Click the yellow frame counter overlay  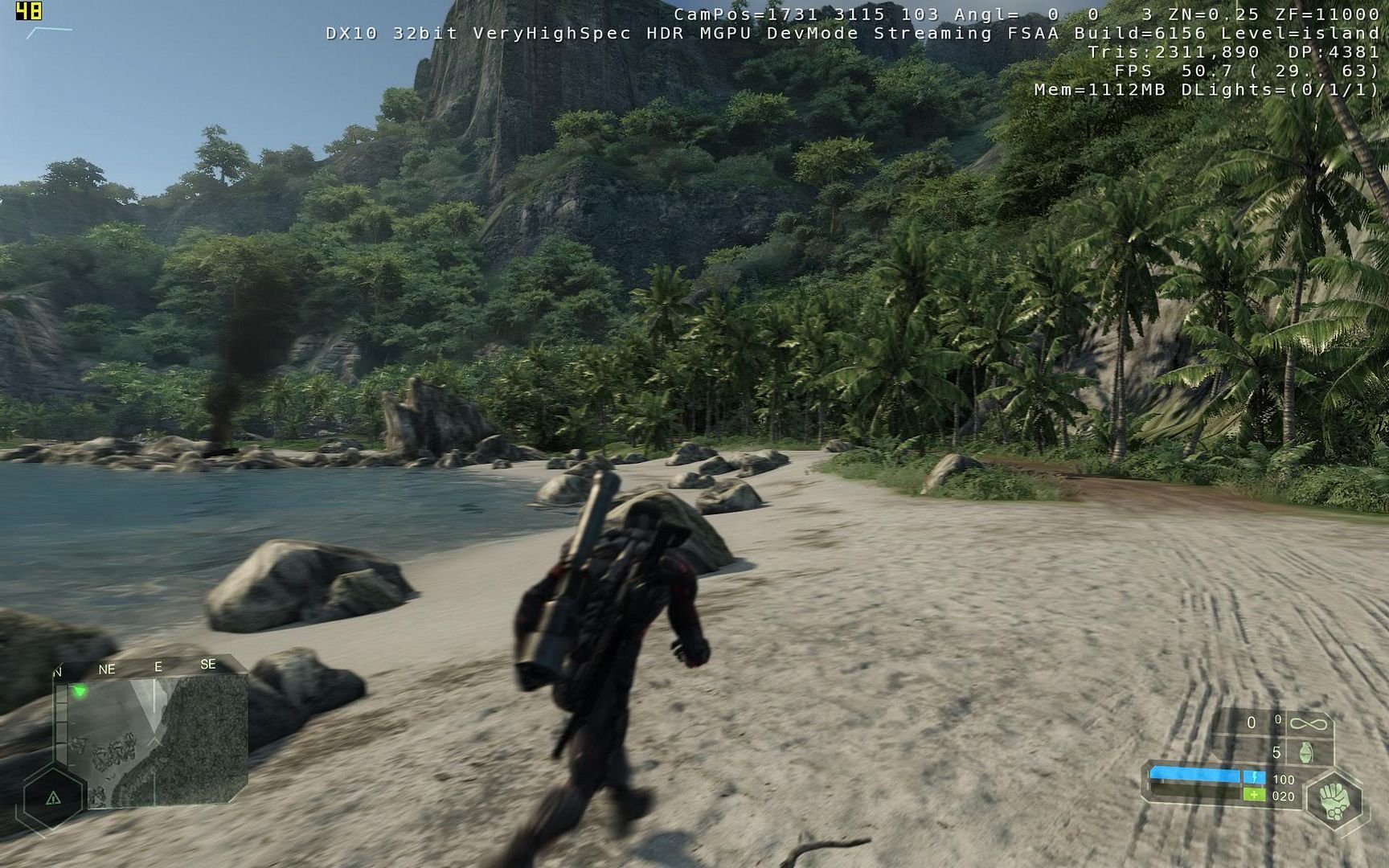coord(28,11)
